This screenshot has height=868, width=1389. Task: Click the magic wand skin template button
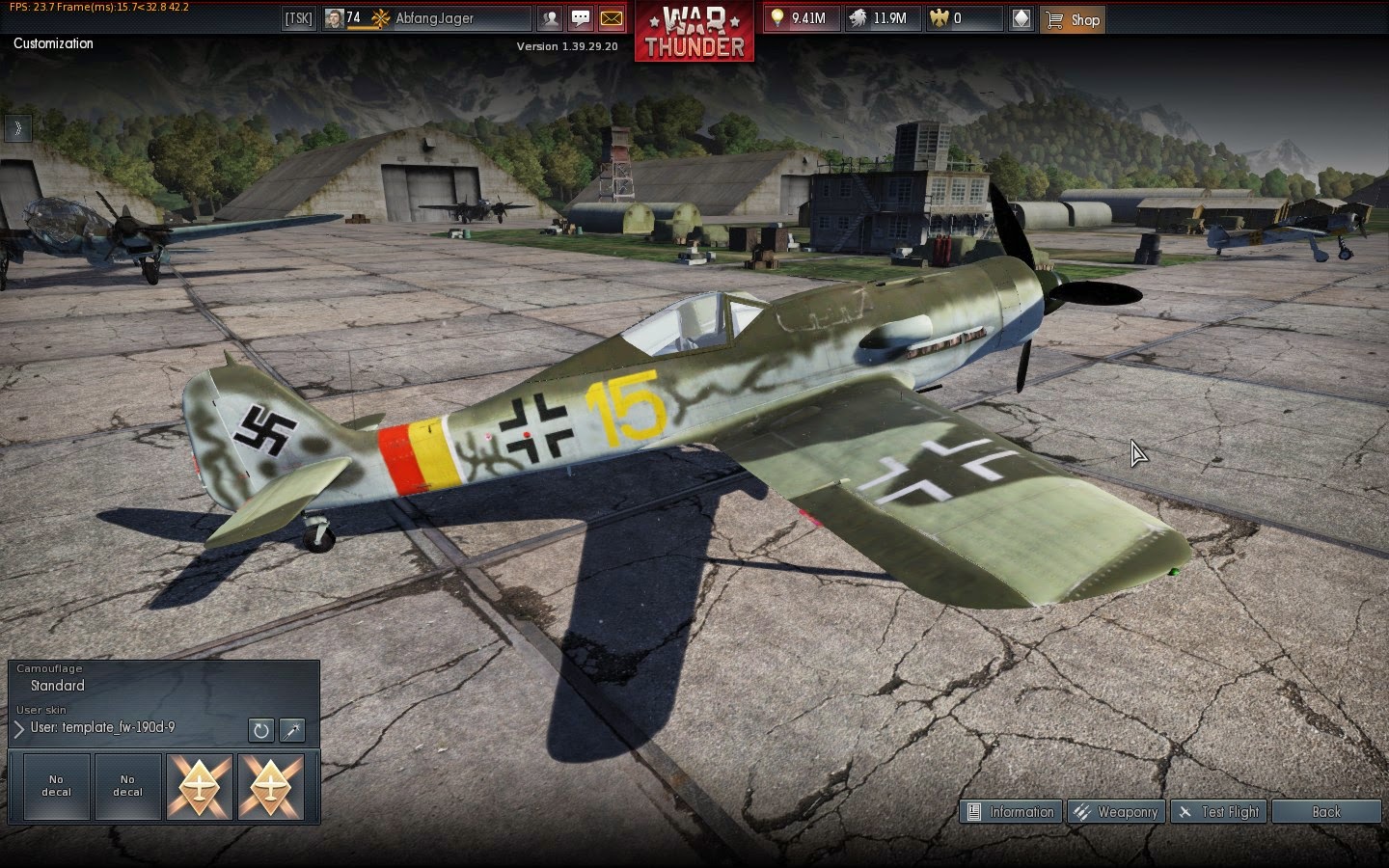[292, 730]
